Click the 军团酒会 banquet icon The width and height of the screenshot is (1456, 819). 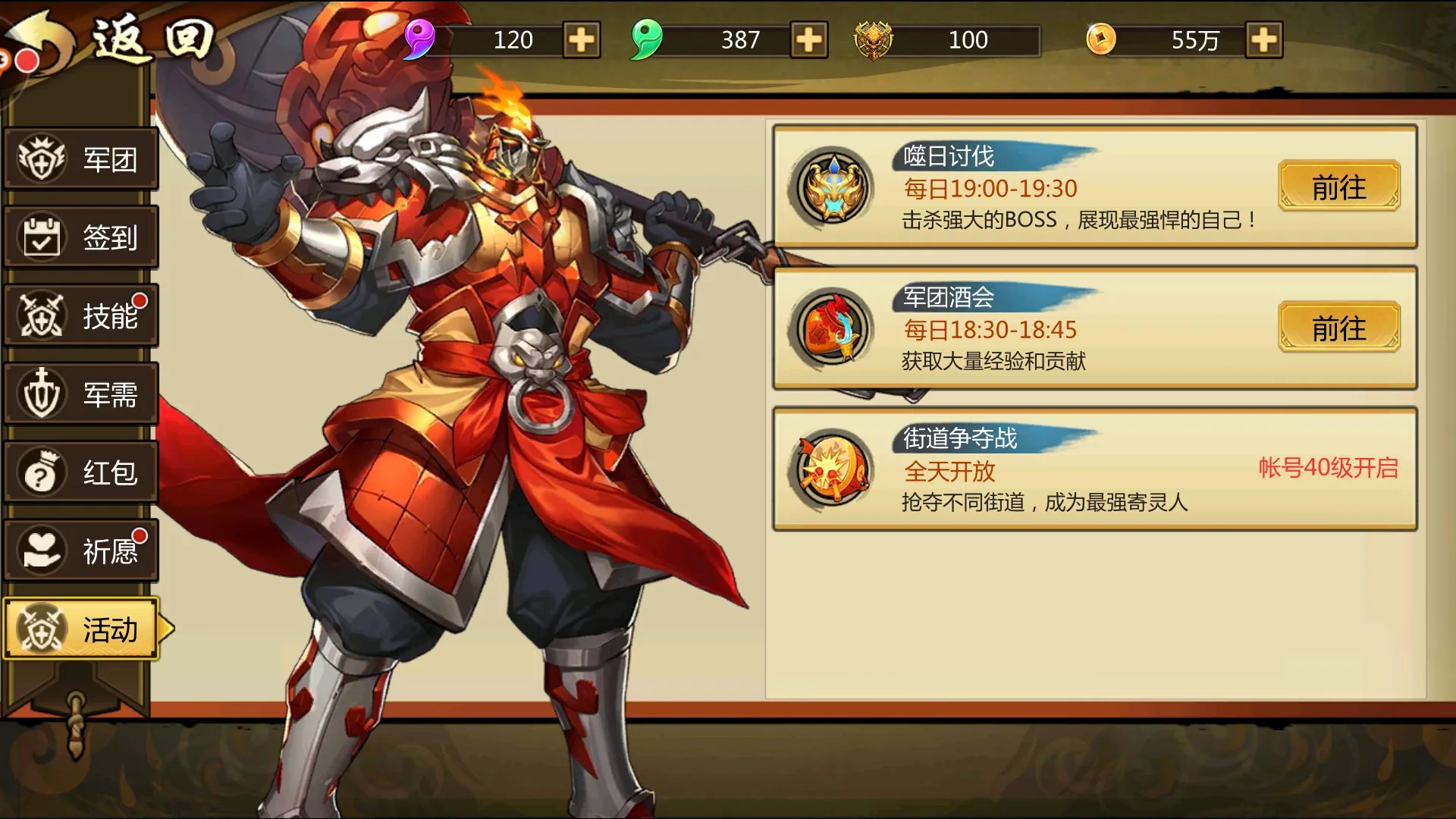(x=833, y=328)
